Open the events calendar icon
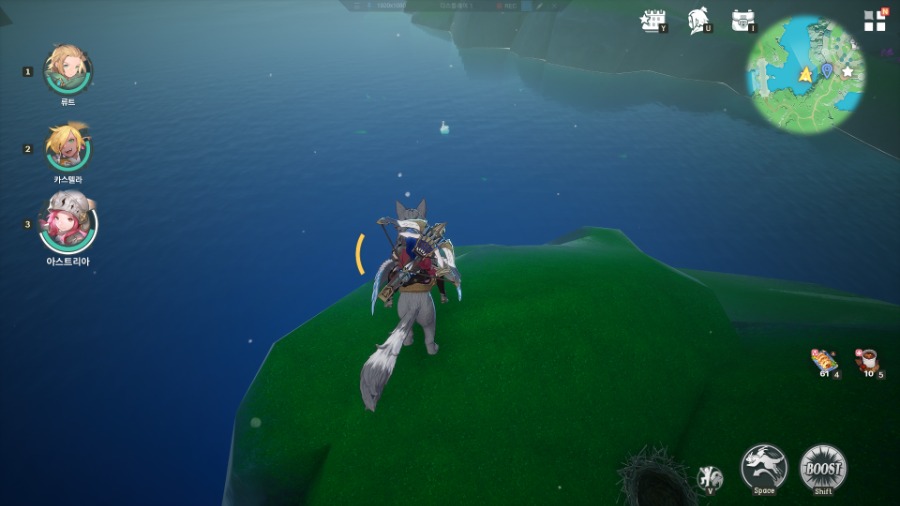Image resolution: width=900 pixels, height=506 pixels. pyautogui.click(x=653, y=20)
